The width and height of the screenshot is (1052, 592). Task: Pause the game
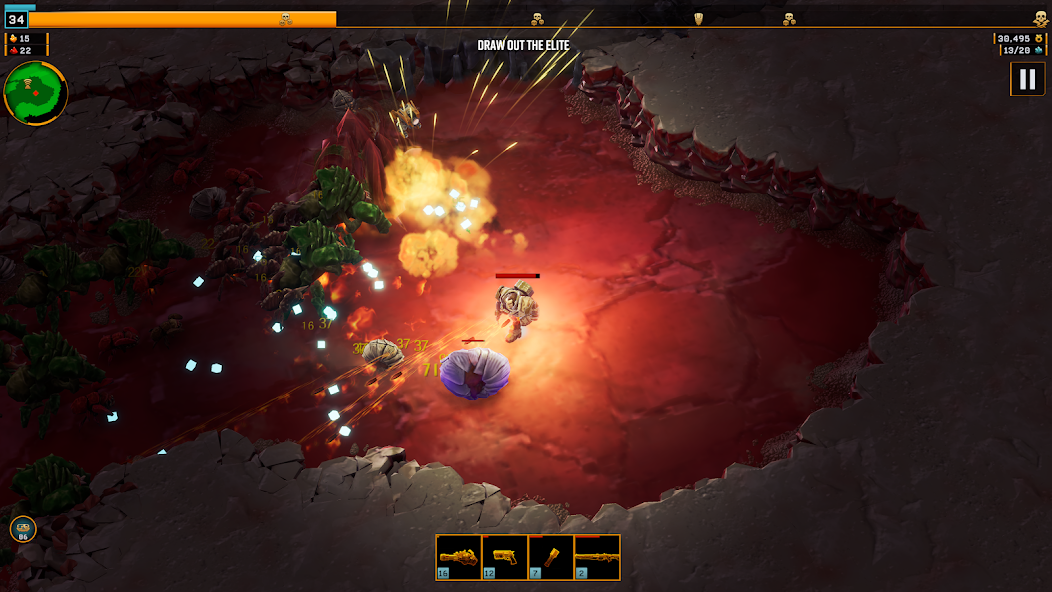point(1027,79)
